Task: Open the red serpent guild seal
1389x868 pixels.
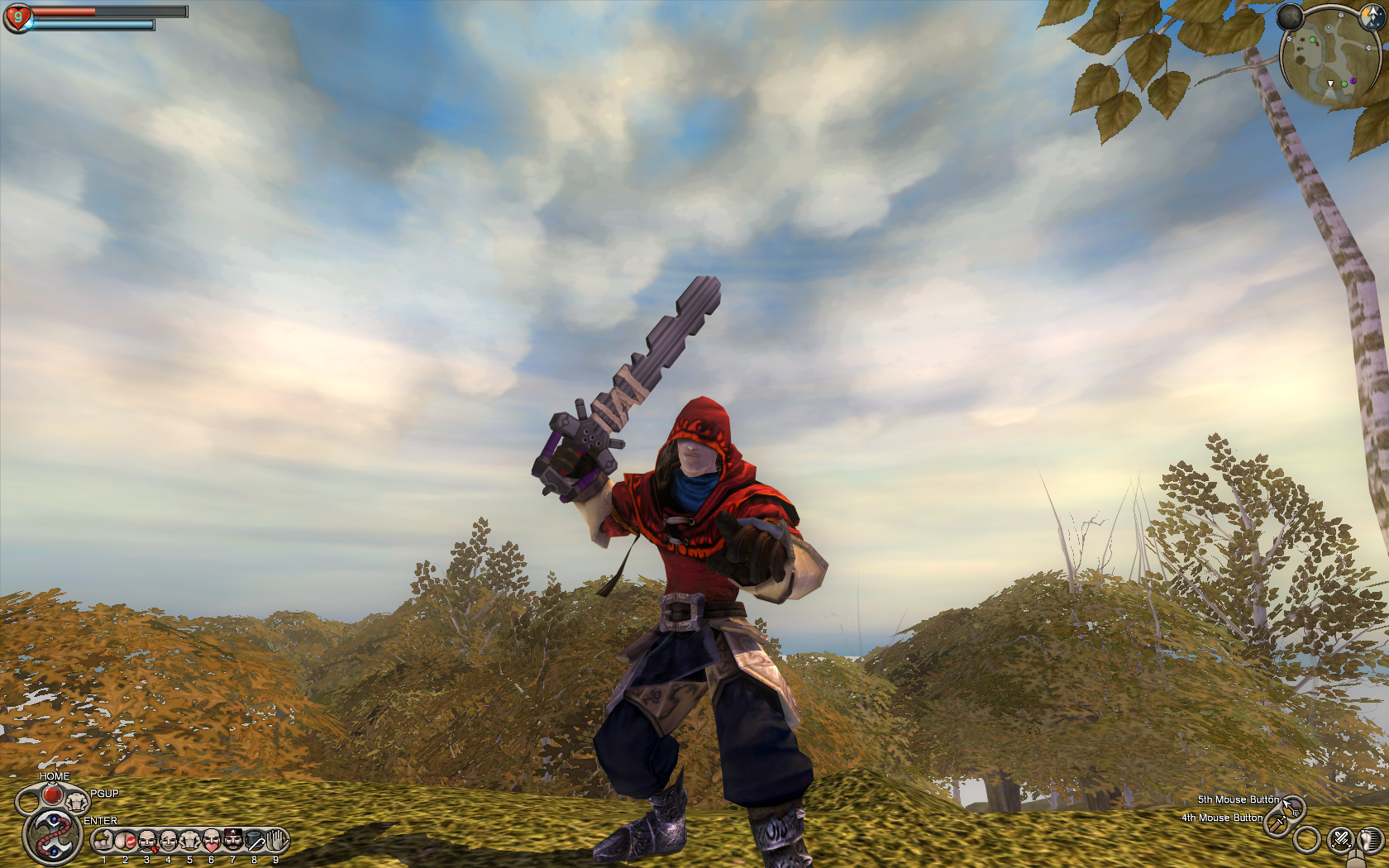Action: coord(52,835)
